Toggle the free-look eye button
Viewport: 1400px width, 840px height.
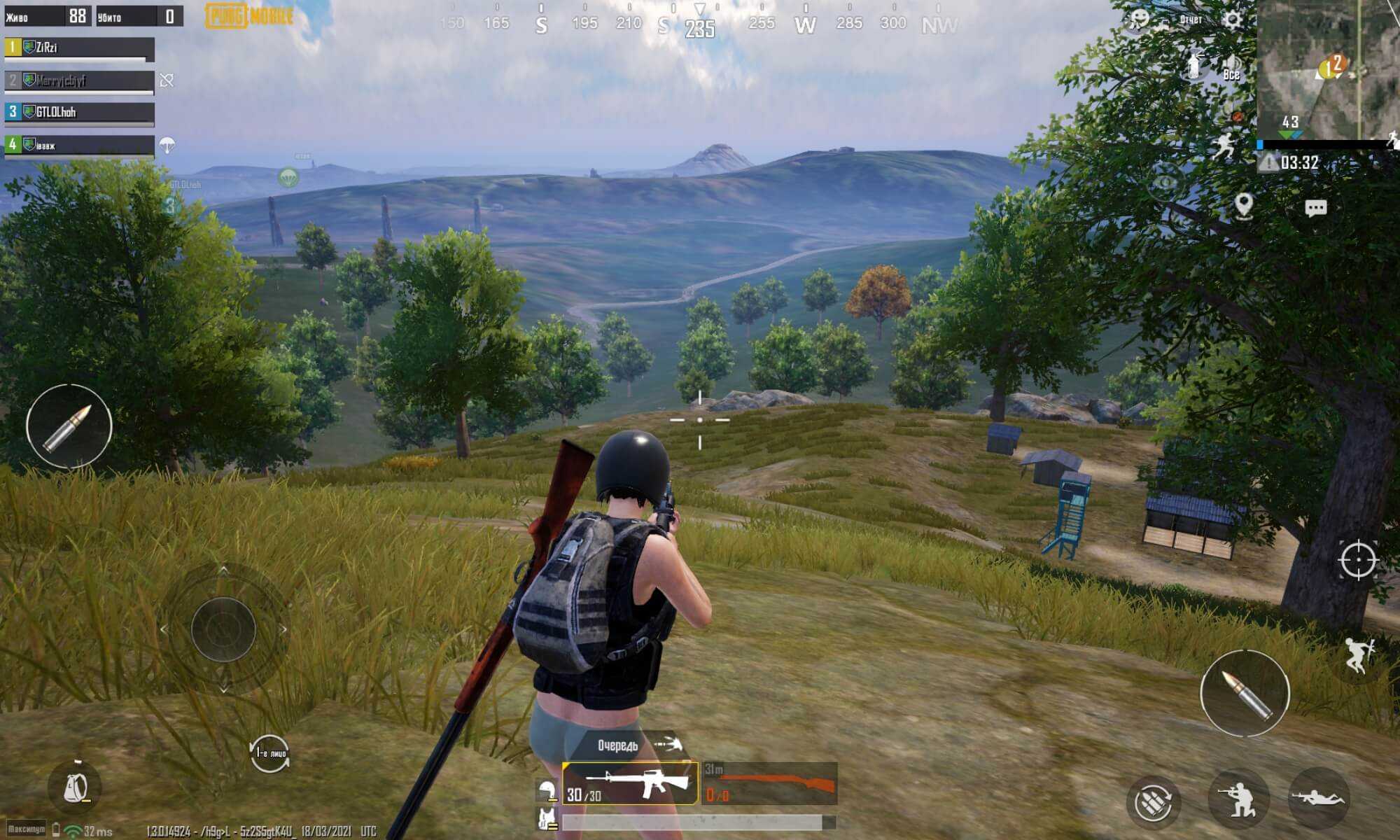point(1165,183)
